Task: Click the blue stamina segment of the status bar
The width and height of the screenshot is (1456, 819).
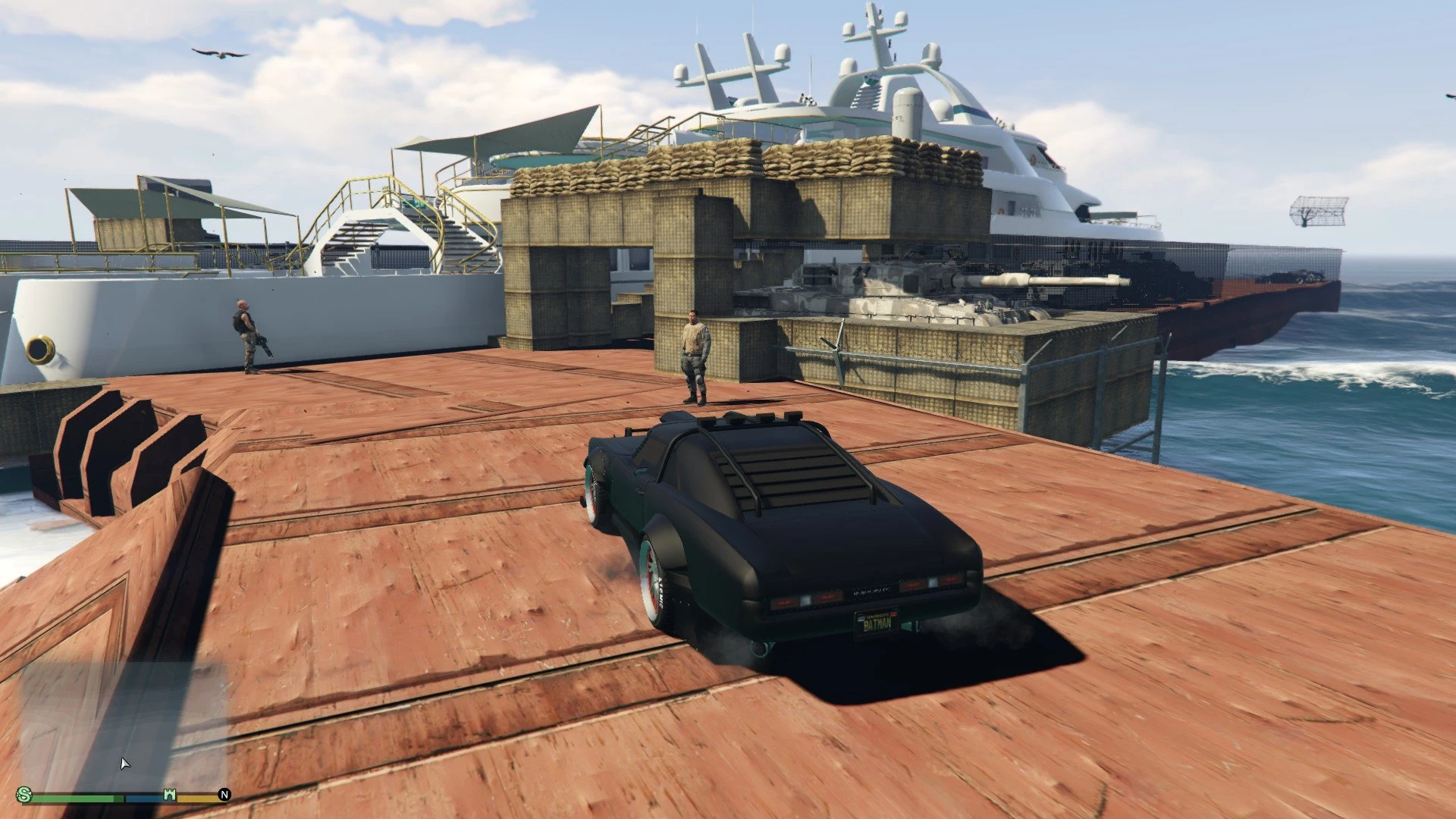Action: click(x=144, y=799)
